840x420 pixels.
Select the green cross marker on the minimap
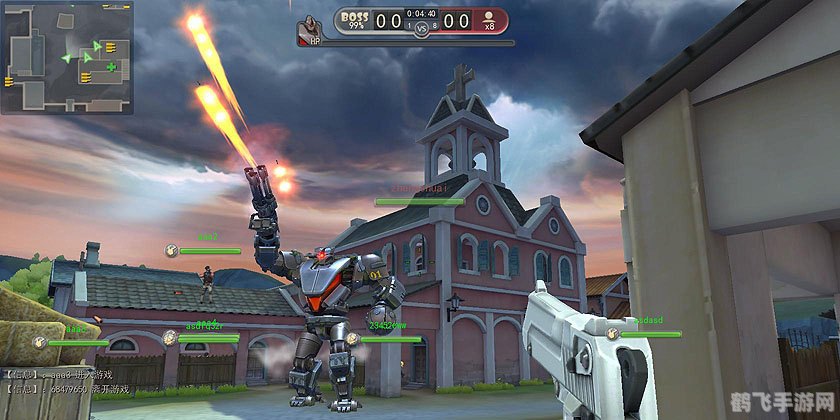coord(111,67)
